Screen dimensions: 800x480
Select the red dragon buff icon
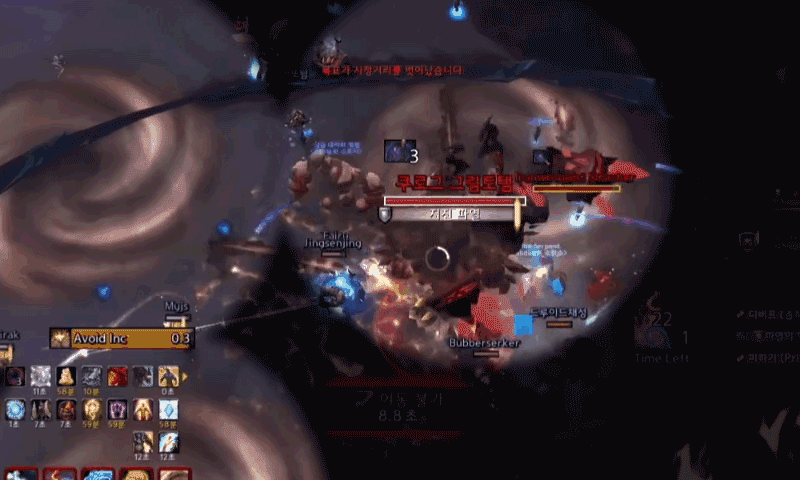click(117, 376)
